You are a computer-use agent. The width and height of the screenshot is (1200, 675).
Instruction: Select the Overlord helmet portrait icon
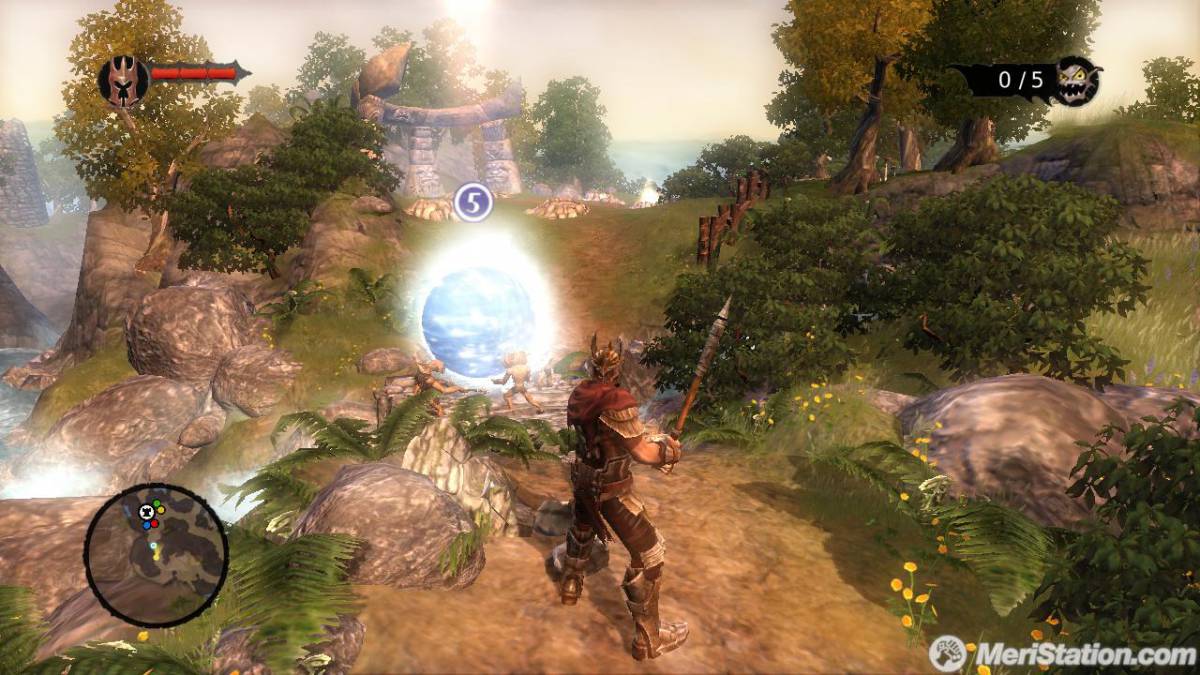tap(123, 80)
